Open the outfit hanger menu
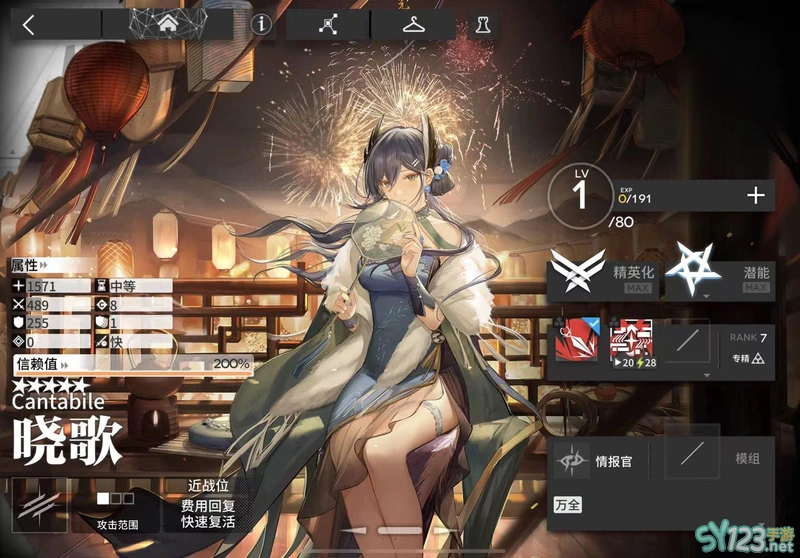The image size is (800, 558). click(x=412, y=25)
